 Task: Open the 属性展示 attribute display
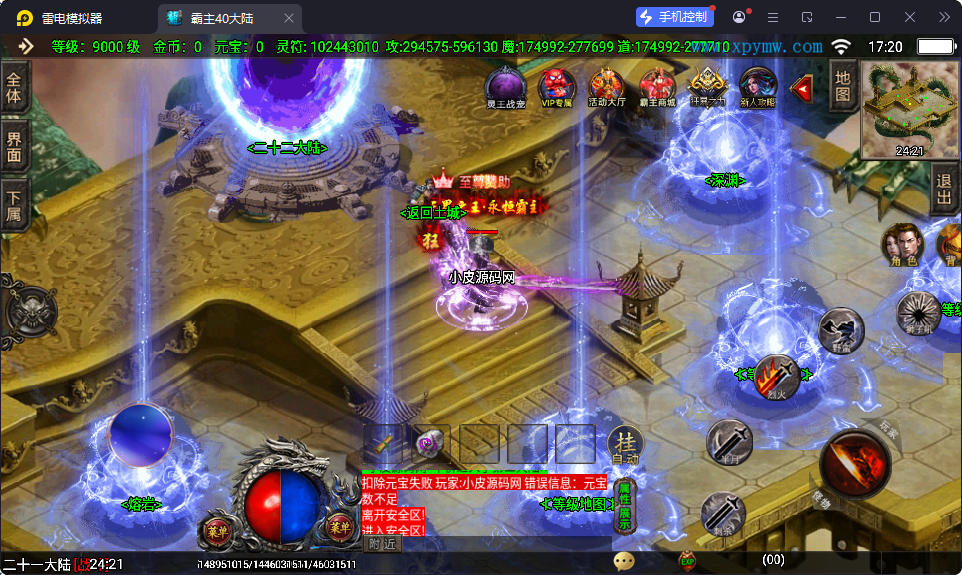pos(624,505)
